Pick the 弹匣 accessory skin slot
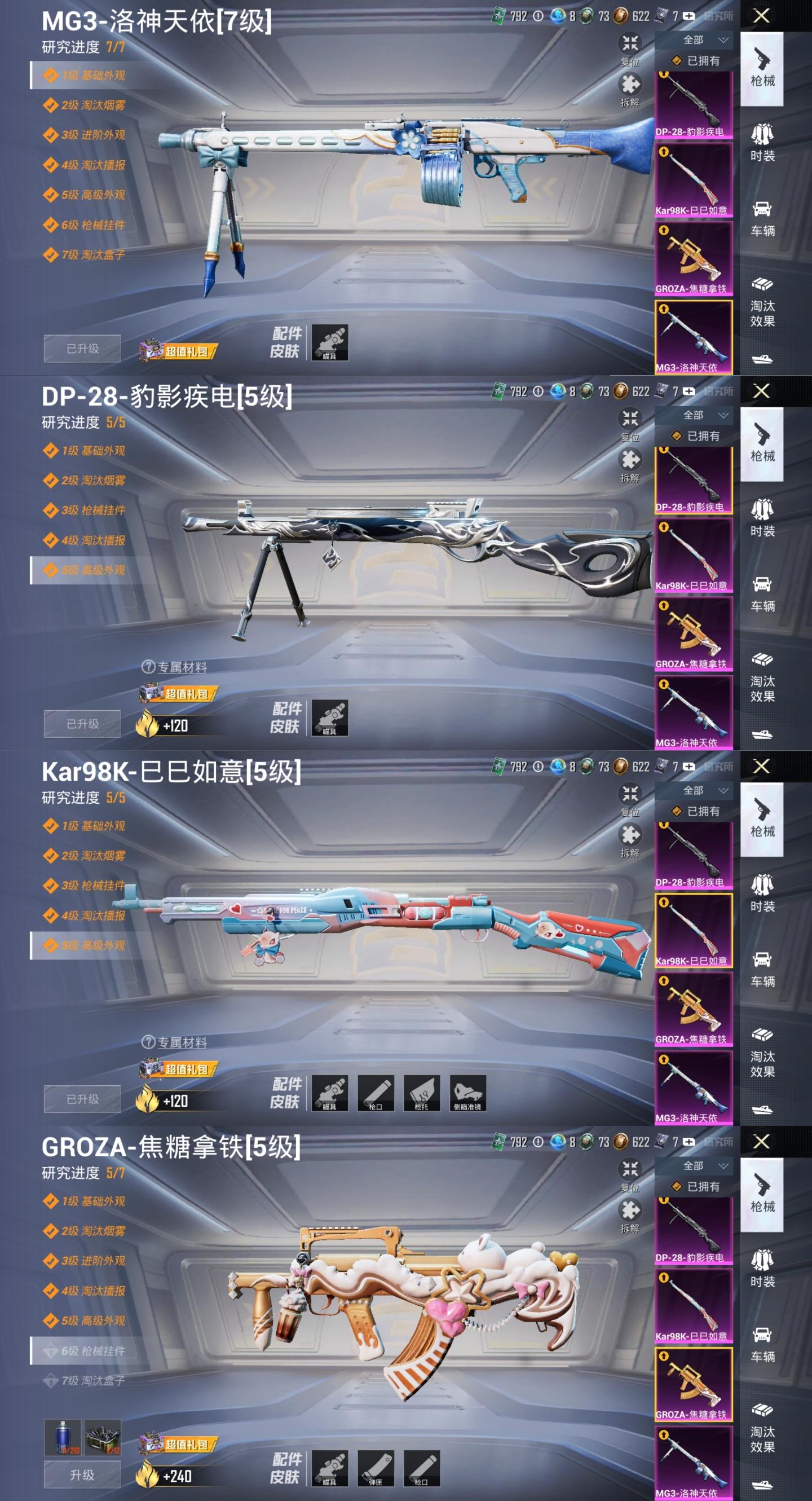This screenshot has height=1501, width=812. [376, 1468]
